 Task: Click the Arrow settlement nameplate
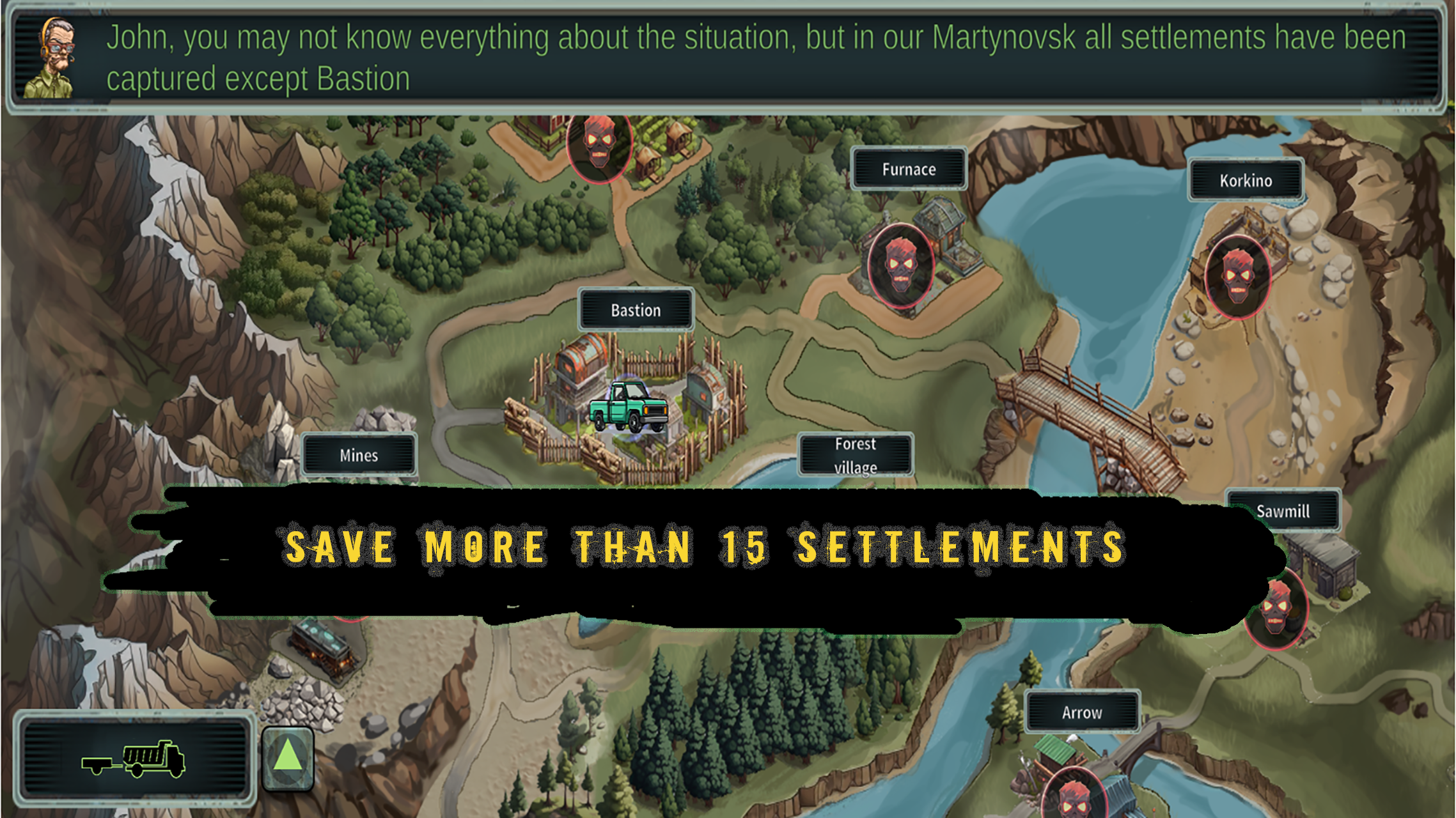click(1082, 712)
